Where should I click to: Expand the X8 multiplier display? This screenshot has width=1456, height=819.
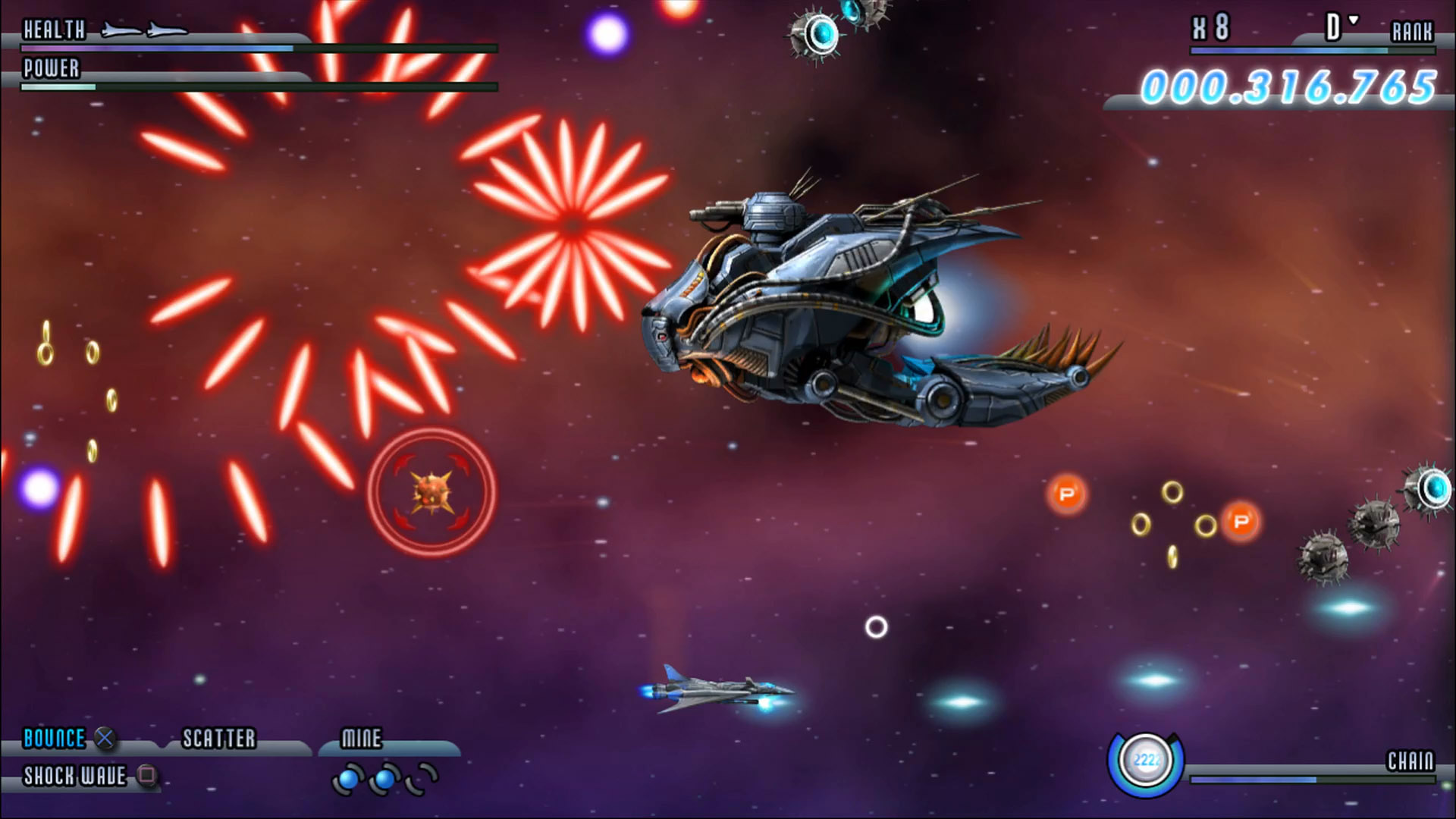tap(1210, 24)
